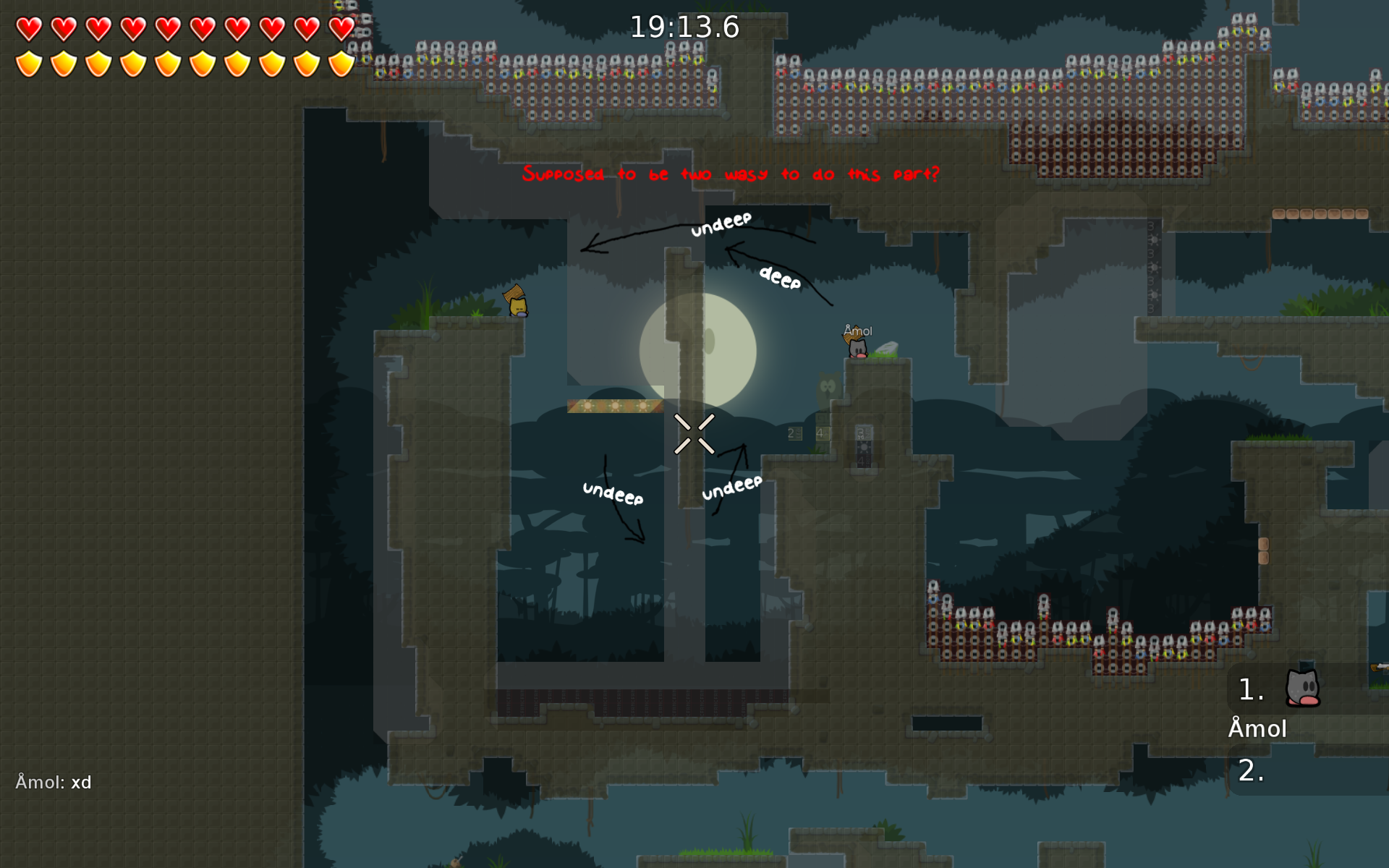The height and width of the screenshot is (868, 1389).
Task: Click the tee character named Åmol
Action: 857,347
